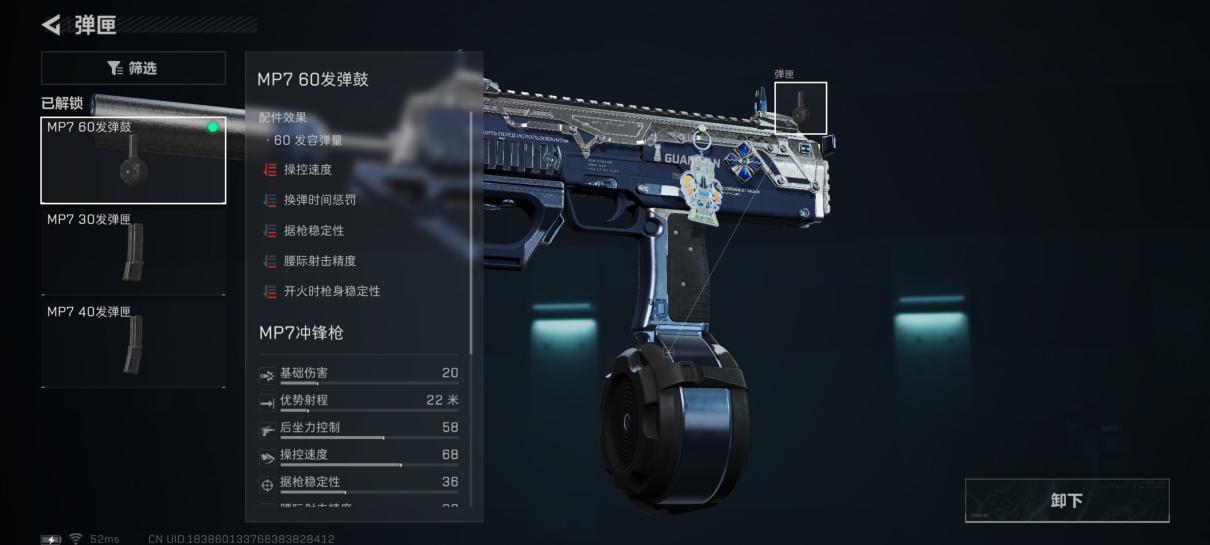Open the 筛选 filter button
This screenshot has width=1210, height=545.
click(133, 68)
